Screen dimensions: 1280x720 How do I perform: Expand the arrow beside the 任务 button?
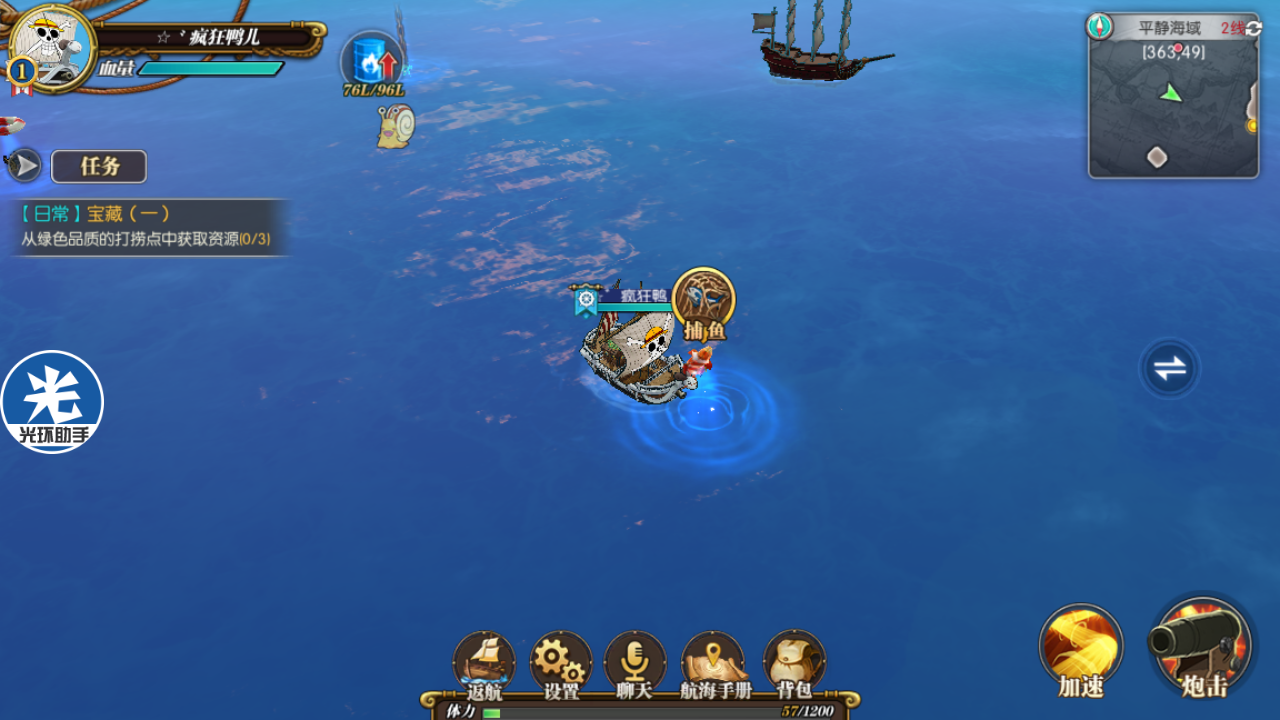pyautogui.click(x=25, y=166)
